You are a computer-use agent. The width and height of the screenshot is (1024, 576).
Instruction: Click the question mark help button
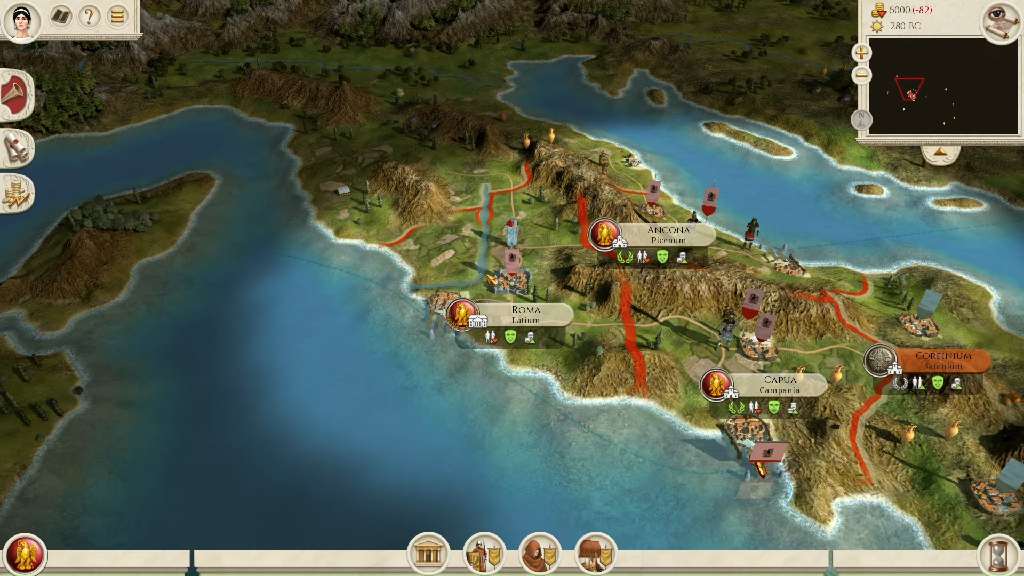pos(90,17)
